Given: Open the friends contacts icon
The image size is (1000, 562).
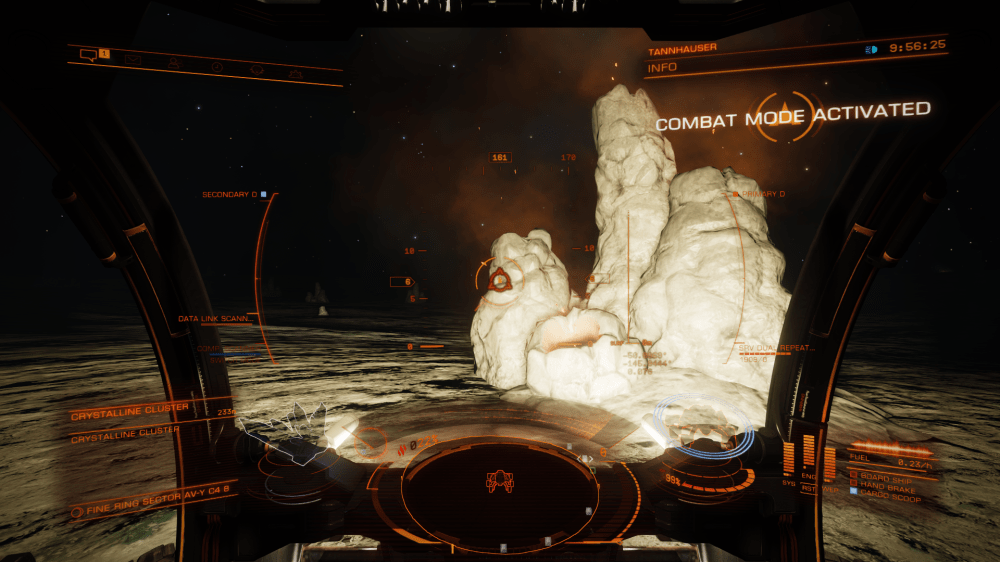Looking at the screenshot, I should (174, 63).
